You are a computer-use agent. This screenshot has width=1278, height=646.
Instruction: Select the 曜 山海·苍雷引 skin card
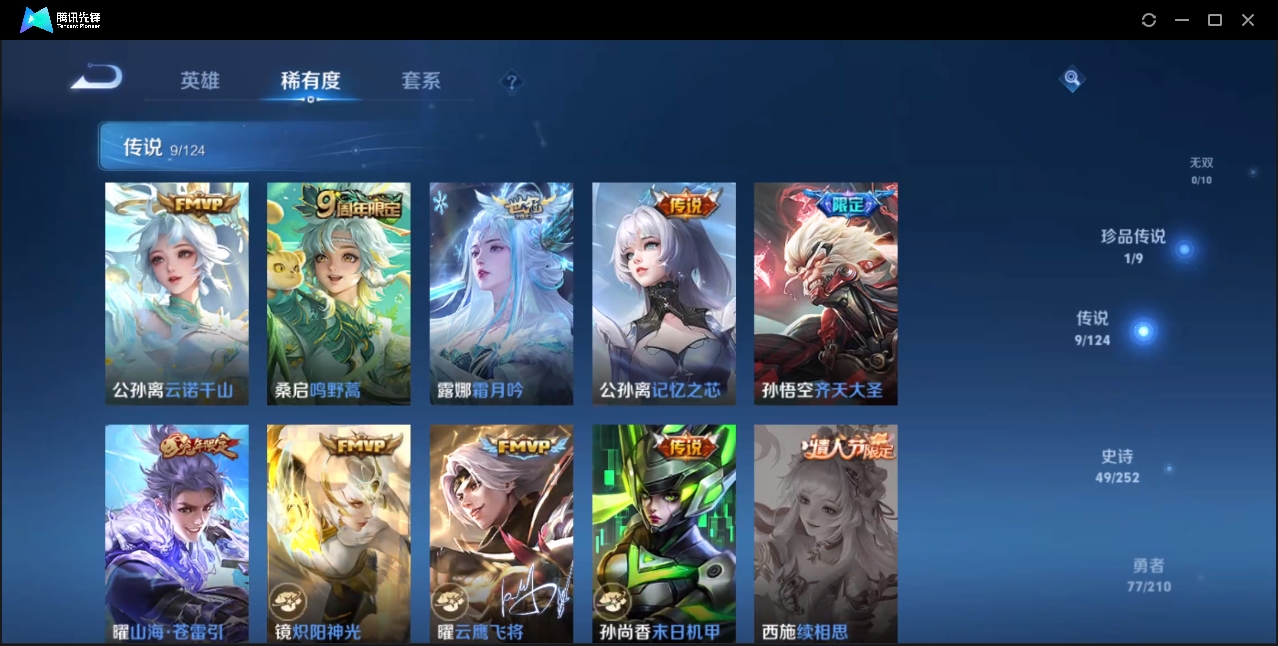click(x=177, y=533)
